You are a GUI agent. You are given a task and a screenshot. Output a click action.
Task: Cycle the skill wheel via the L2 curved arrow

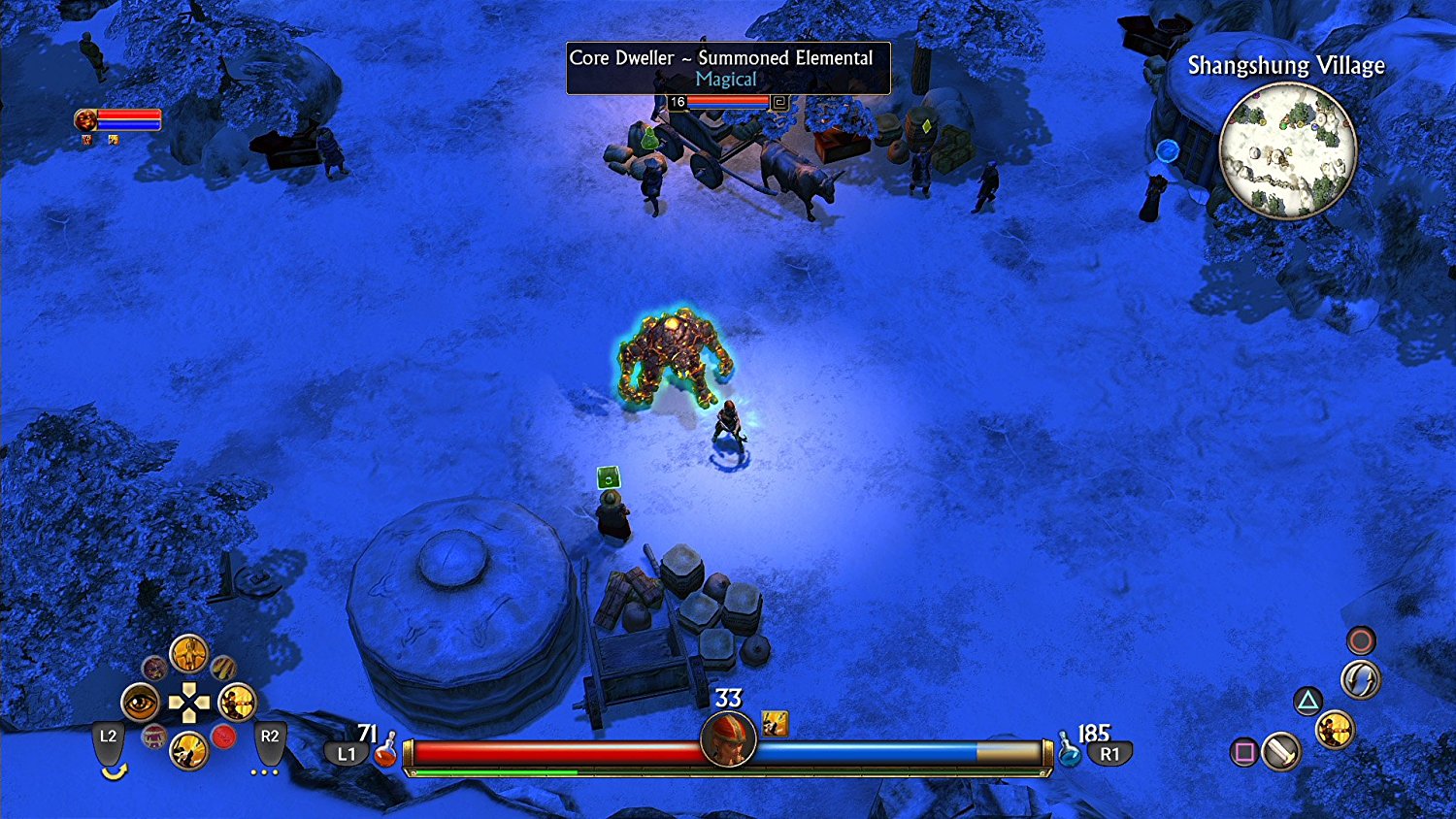tap(115, 770)
